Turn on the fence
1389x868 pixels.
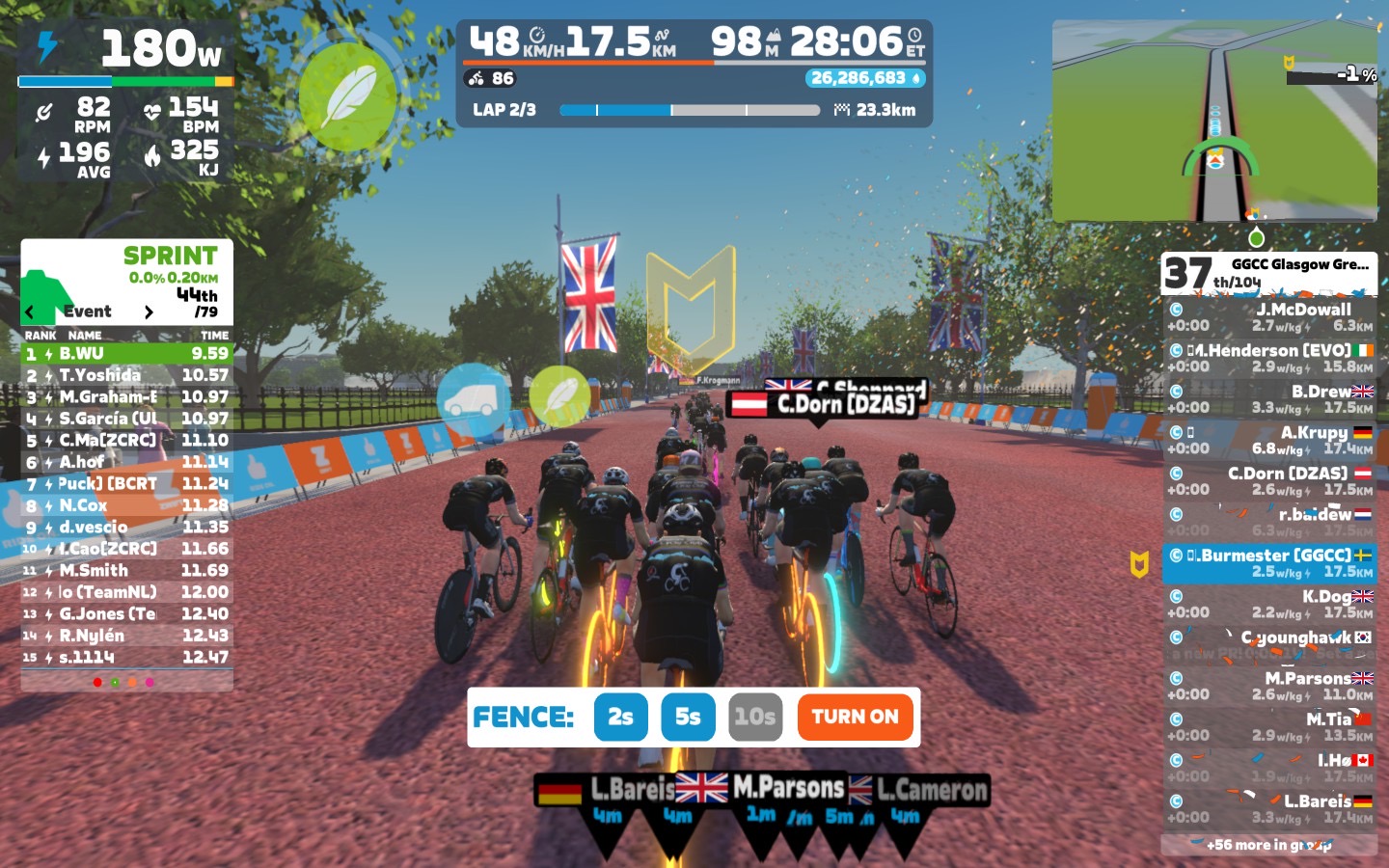click(855, 717)
